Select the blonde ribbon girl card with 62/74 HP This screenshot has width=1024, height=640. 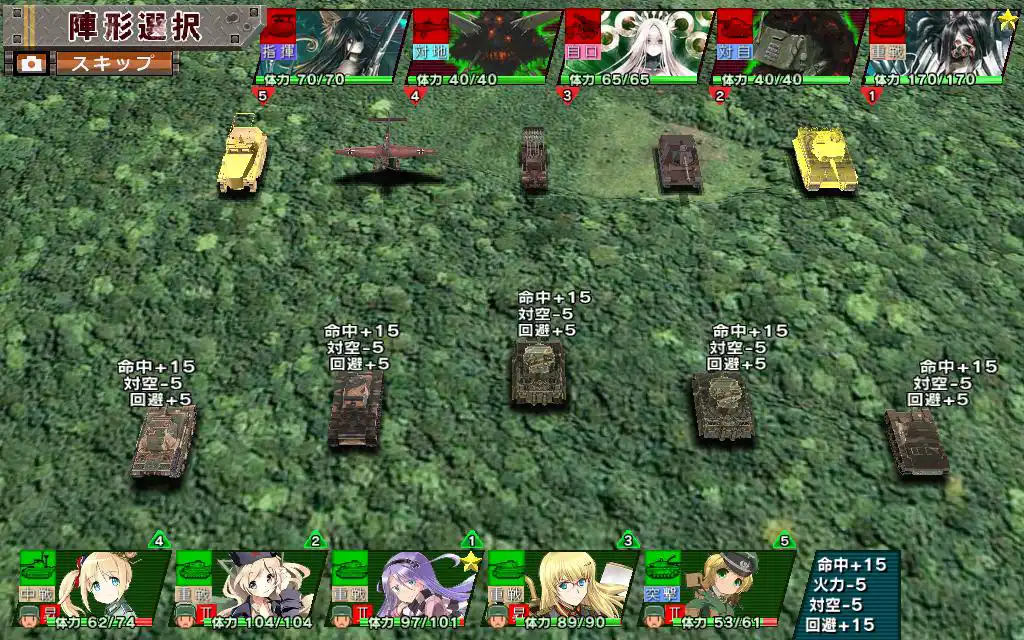[94, 588]
